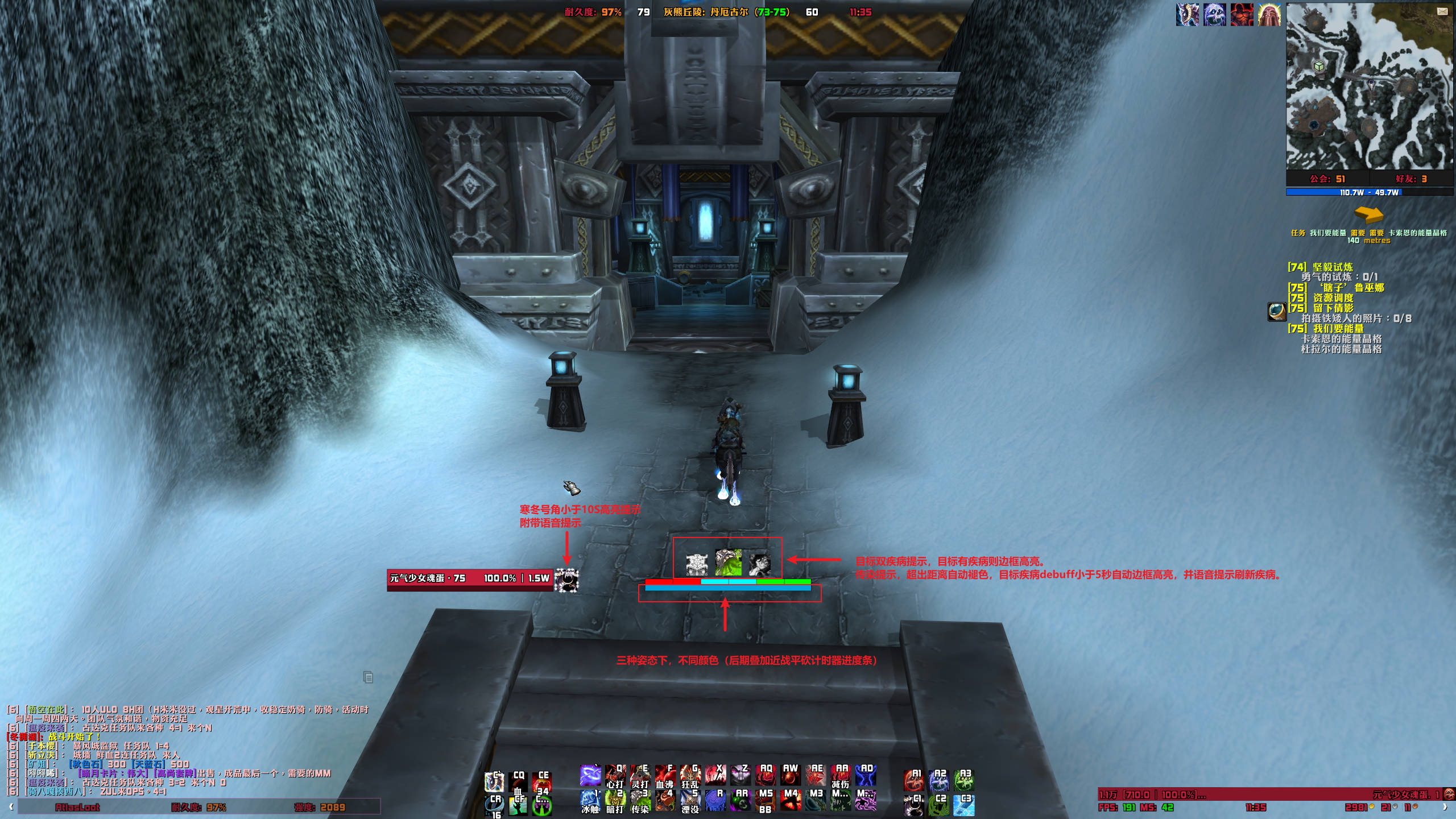Activate the 传染 ability icon
This screenshot has height=819, width=1456.
[x=640, y=801]
